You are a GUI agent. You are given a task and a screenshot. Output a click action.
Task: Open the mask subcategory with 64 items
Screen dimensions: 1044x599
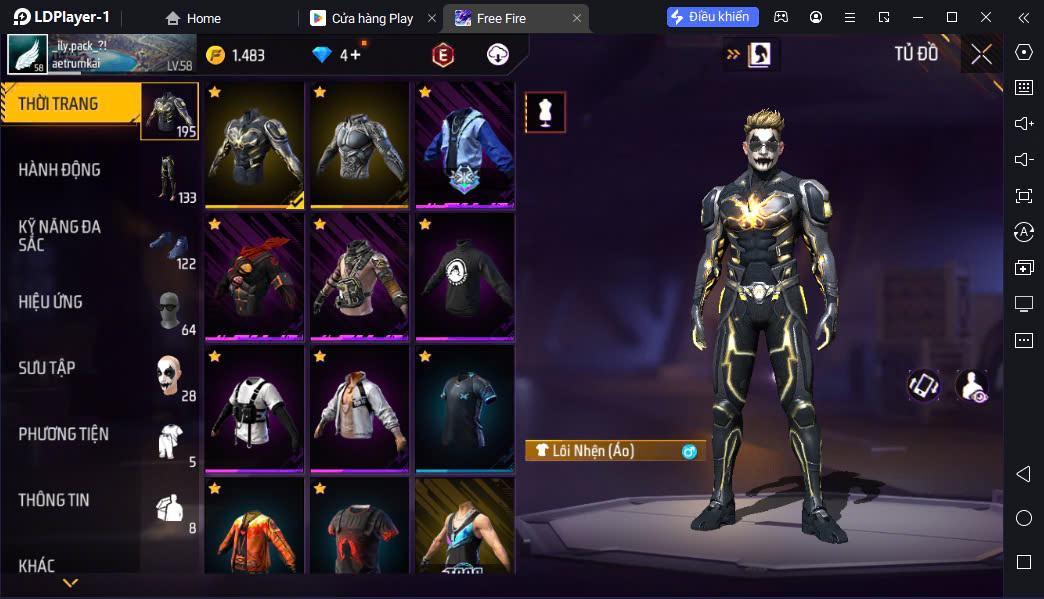click(169, 310)
